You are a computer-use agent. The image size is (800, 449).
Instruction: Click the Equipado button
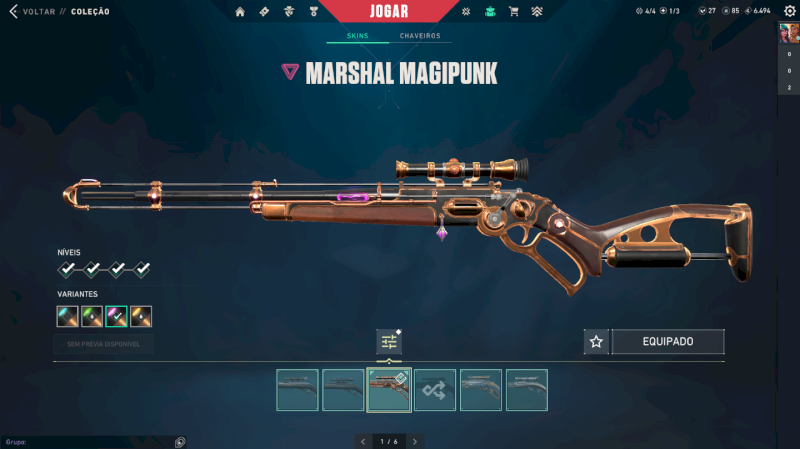(x=668, y=342)
